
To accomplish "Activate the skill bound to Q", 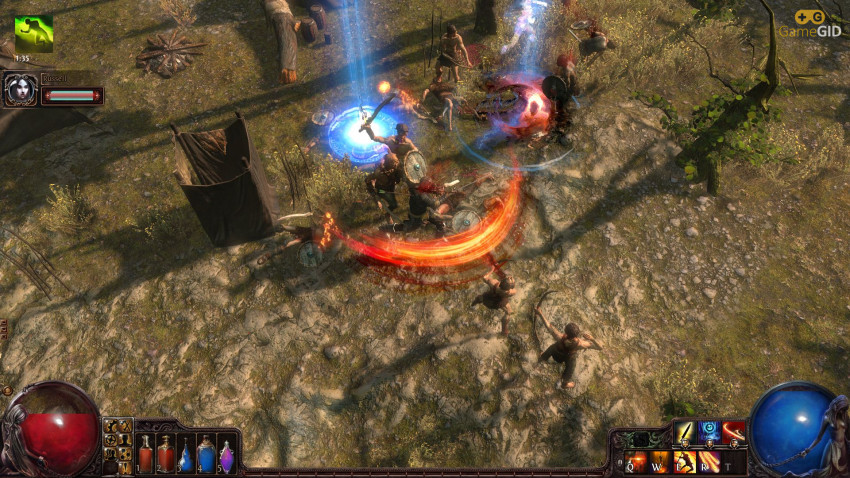I will [637, 461].
